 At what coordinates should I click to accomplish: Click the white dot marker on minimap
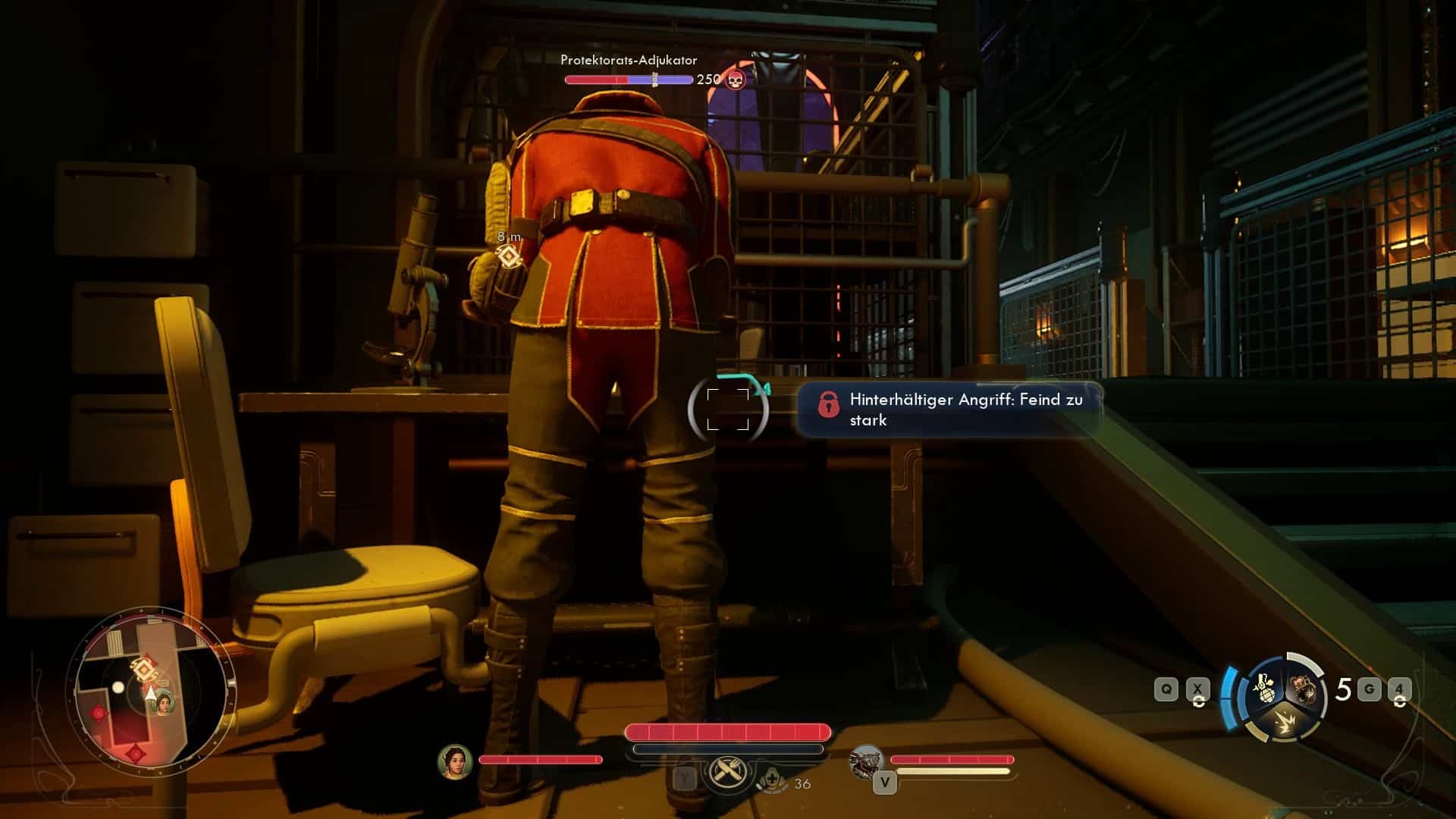(118, 688)
